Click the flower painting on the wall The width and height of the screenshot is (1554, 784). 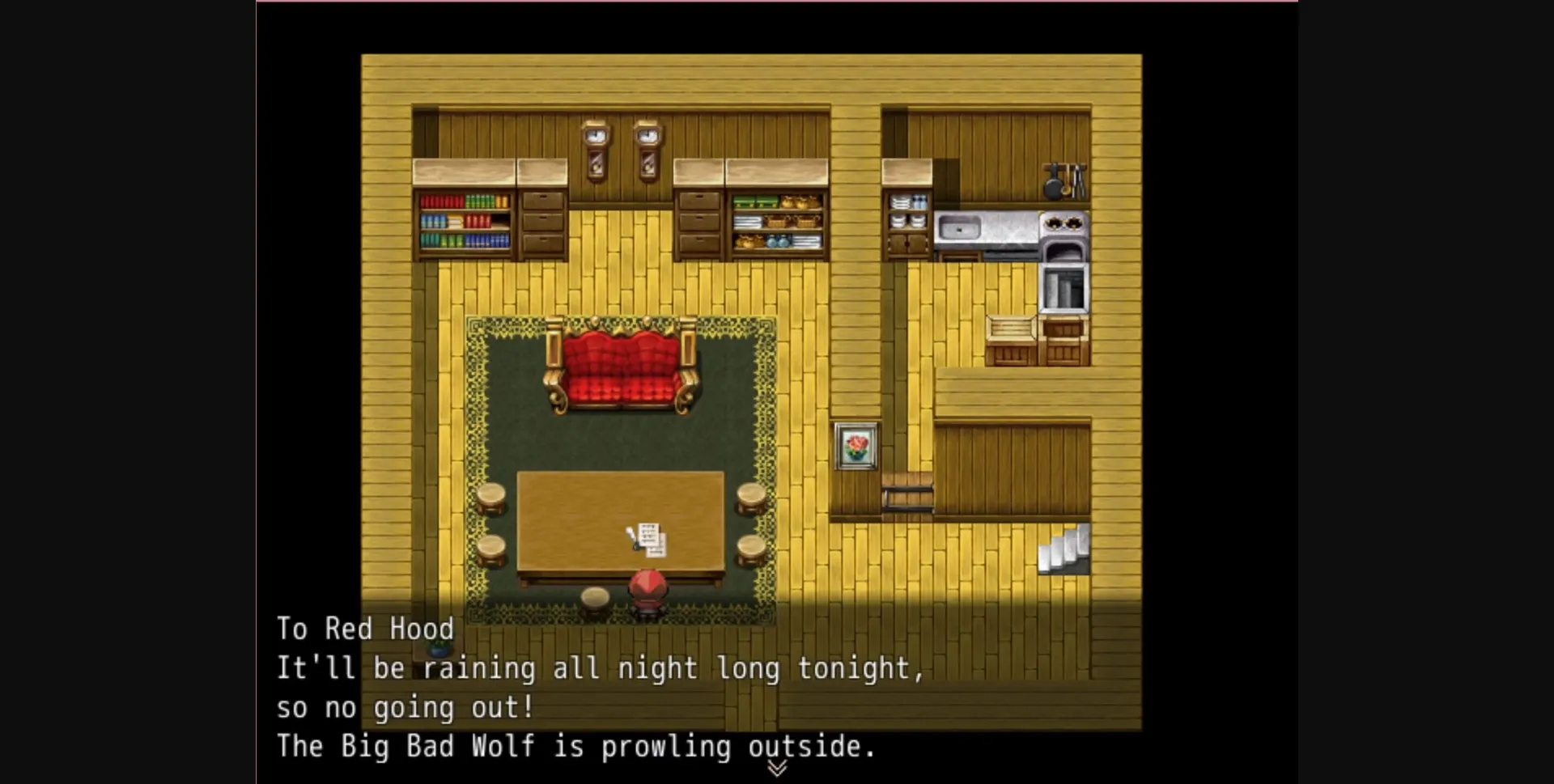[x=856, y=447]
